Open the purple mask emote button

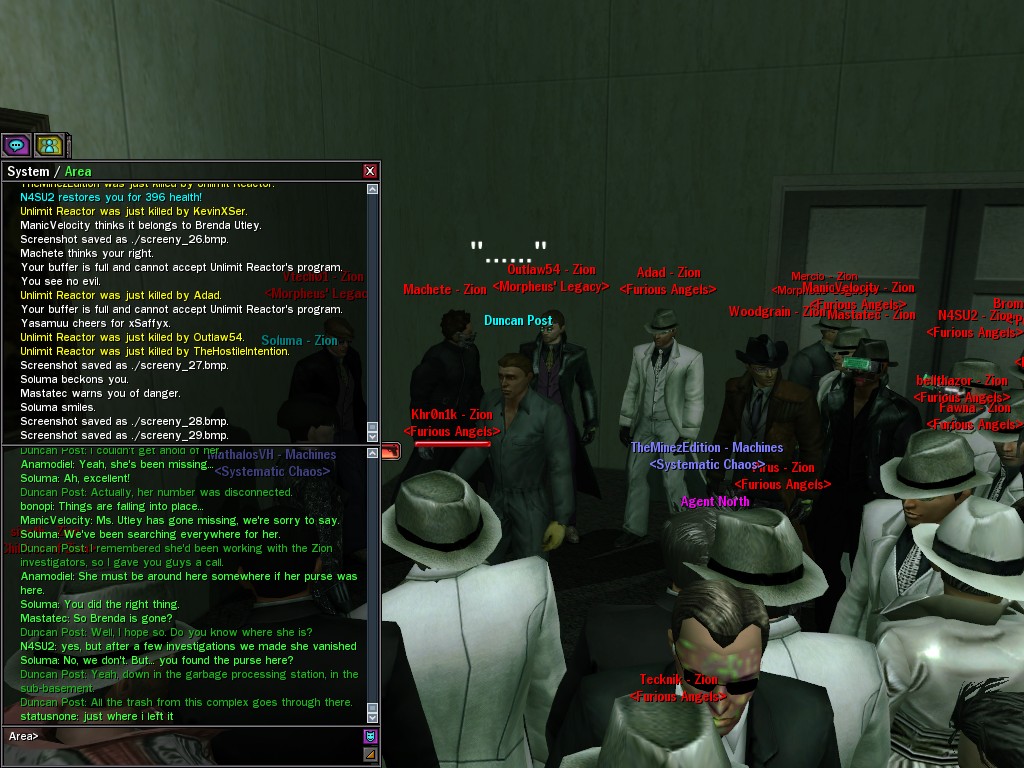pyautogui.click(x=370, y=736)
